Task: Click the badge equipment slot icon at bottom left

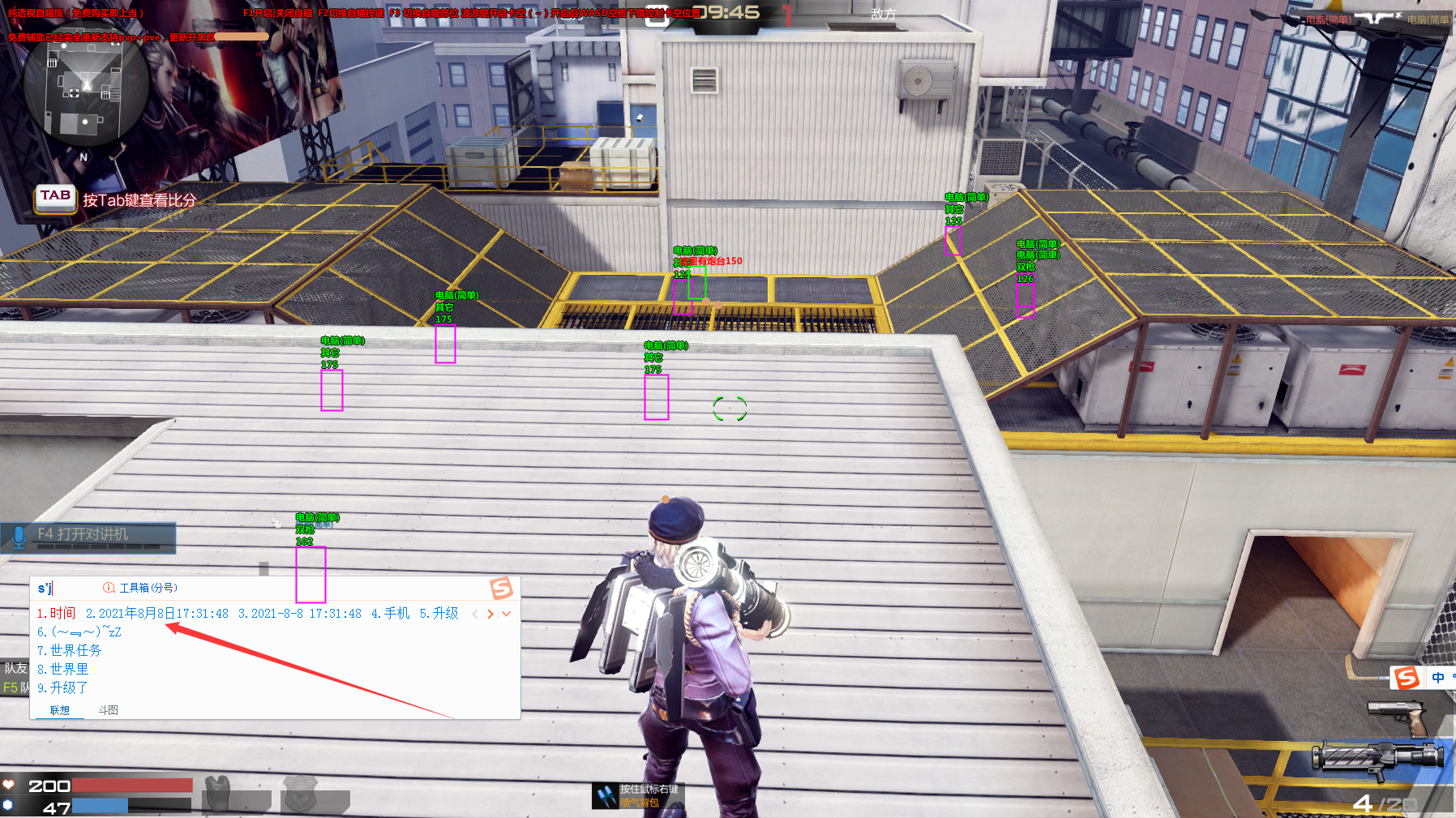Action: [300, 796]
